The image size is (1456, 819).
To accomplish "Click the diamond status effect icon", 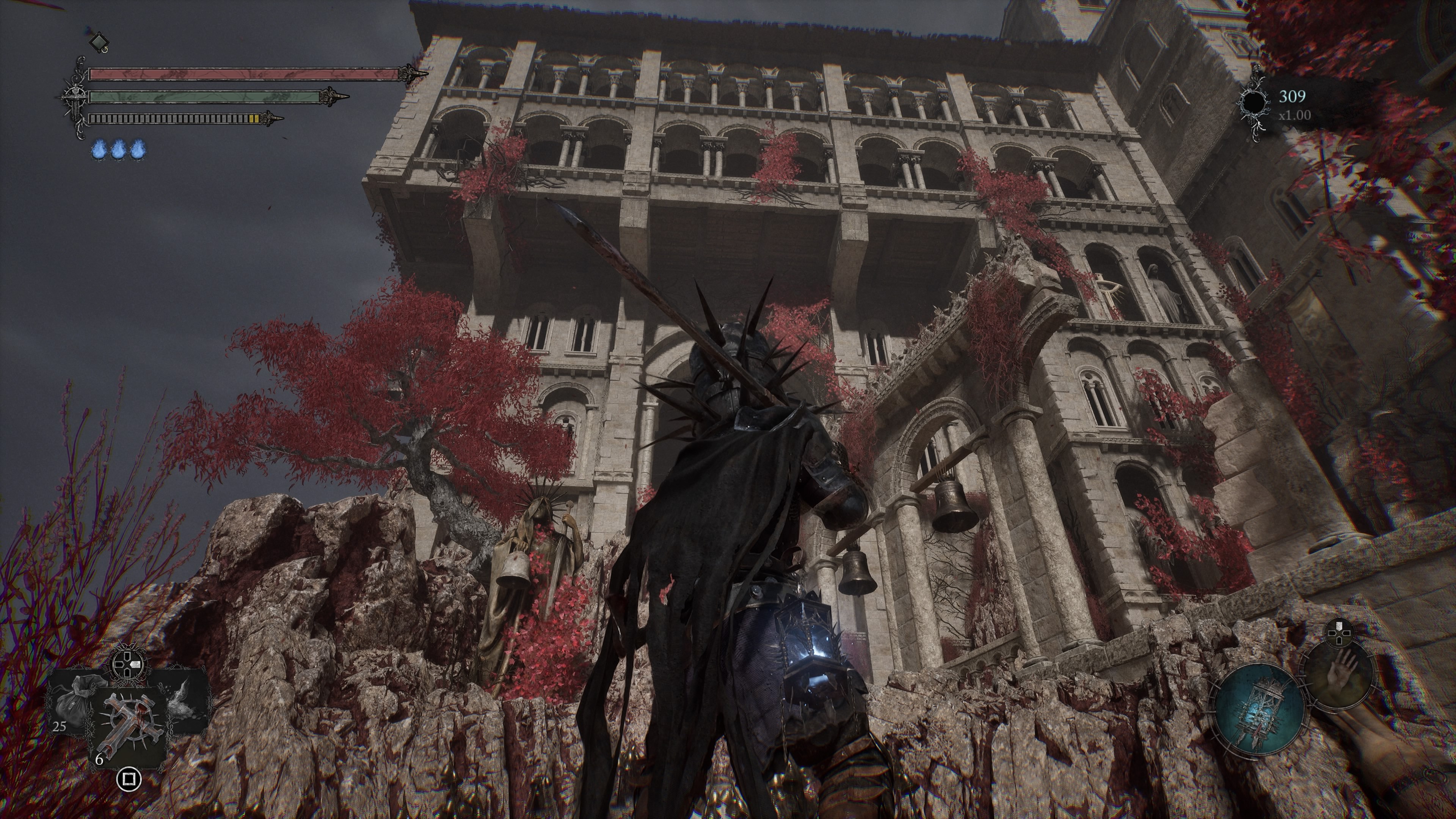I will click(x=99, y=41).
